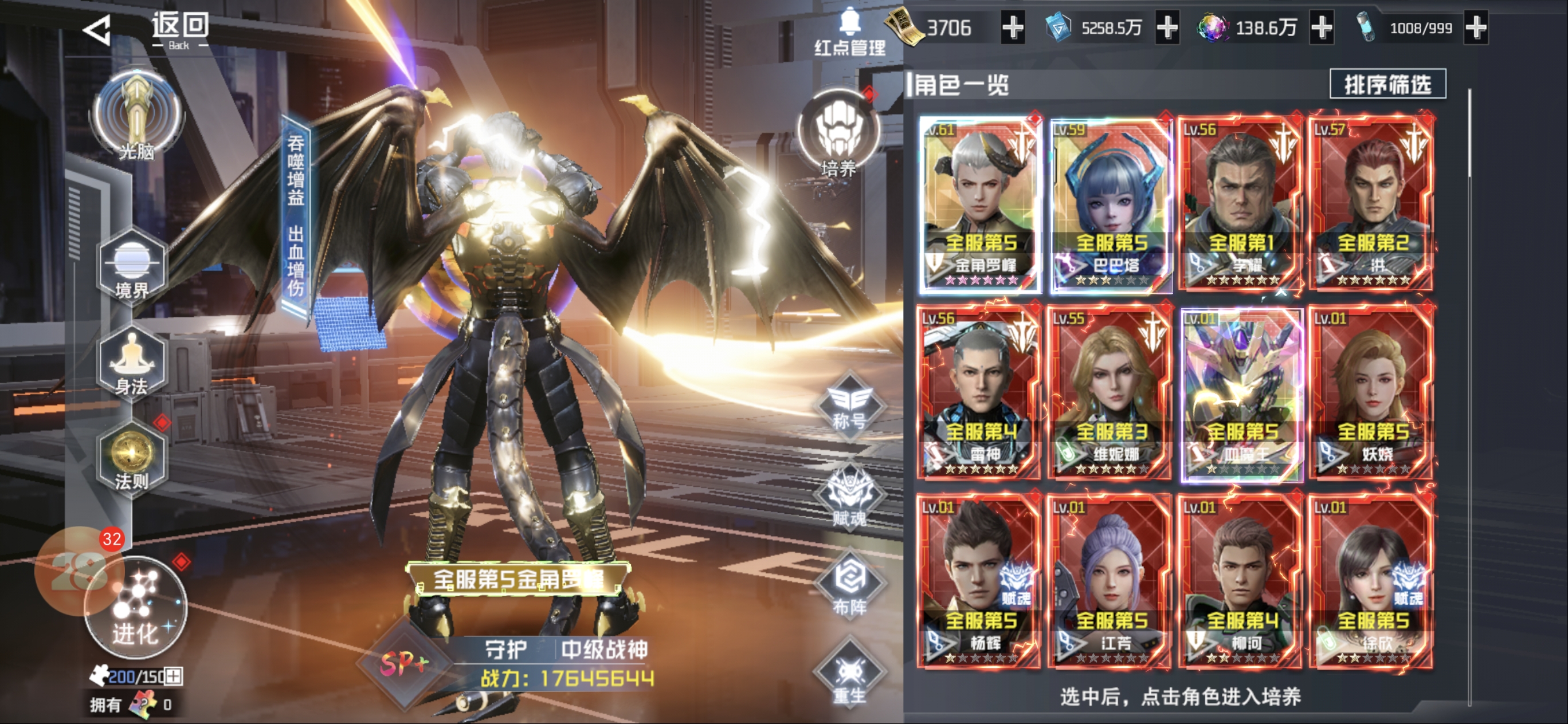Choose the 维妮娜 character card

(x=1111, y=393)
